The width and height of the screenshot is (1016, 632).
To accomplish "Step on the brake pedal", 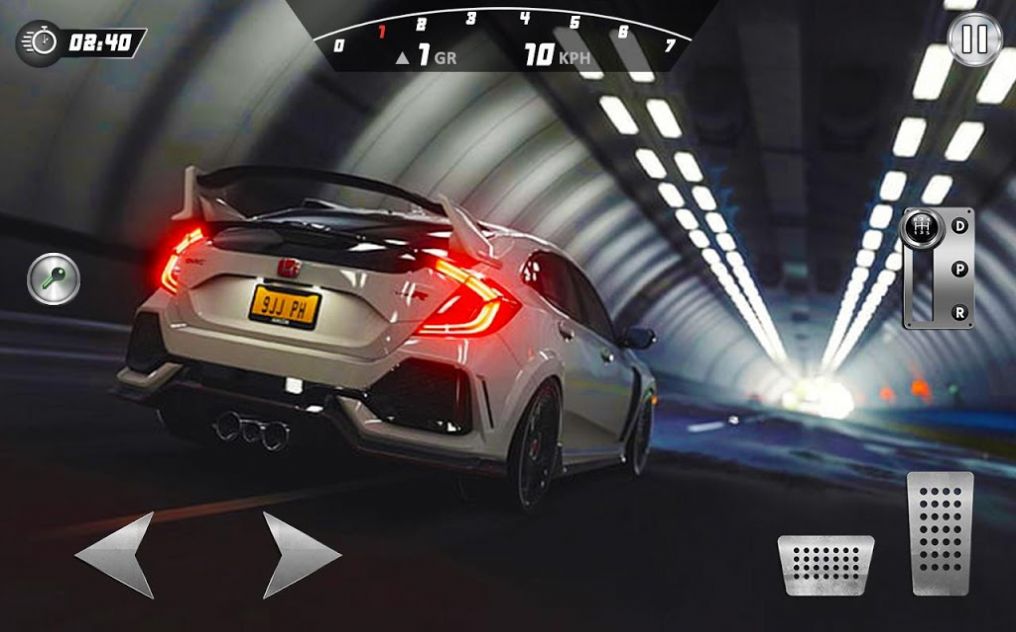I will click(826, 565).
